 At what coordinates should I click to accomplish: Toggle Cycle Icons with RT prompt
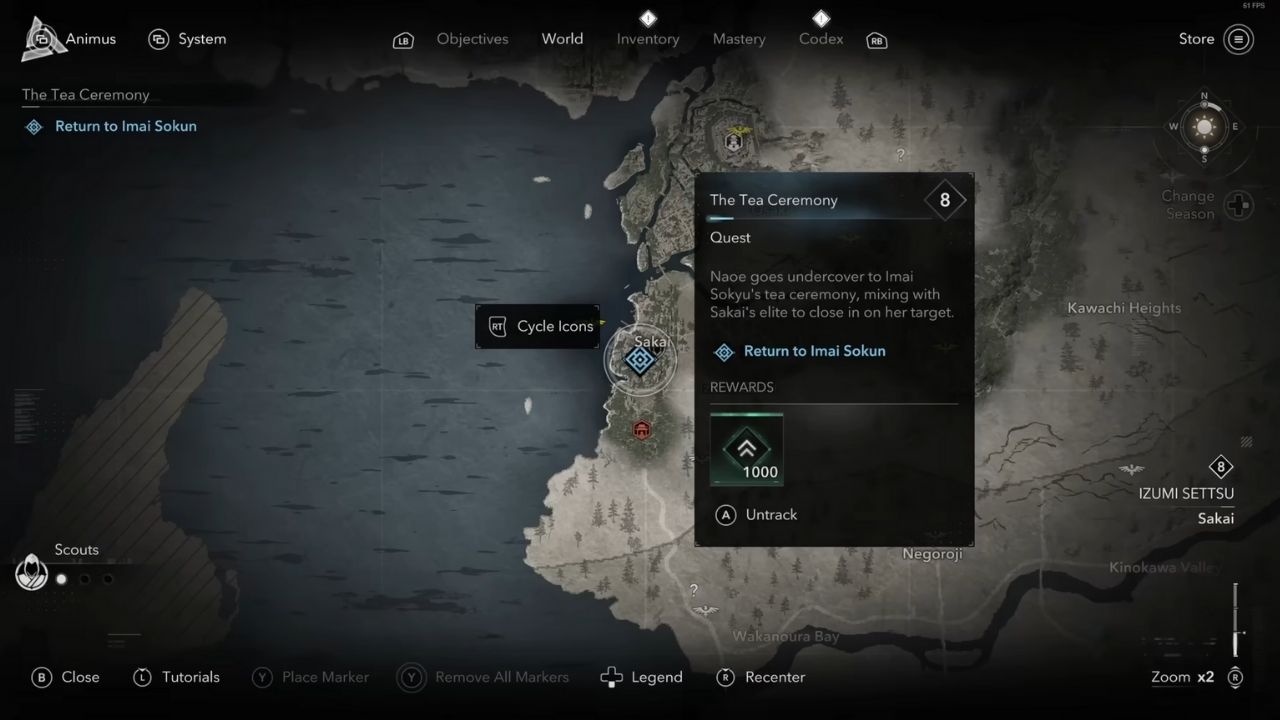(x=538, y=326)
